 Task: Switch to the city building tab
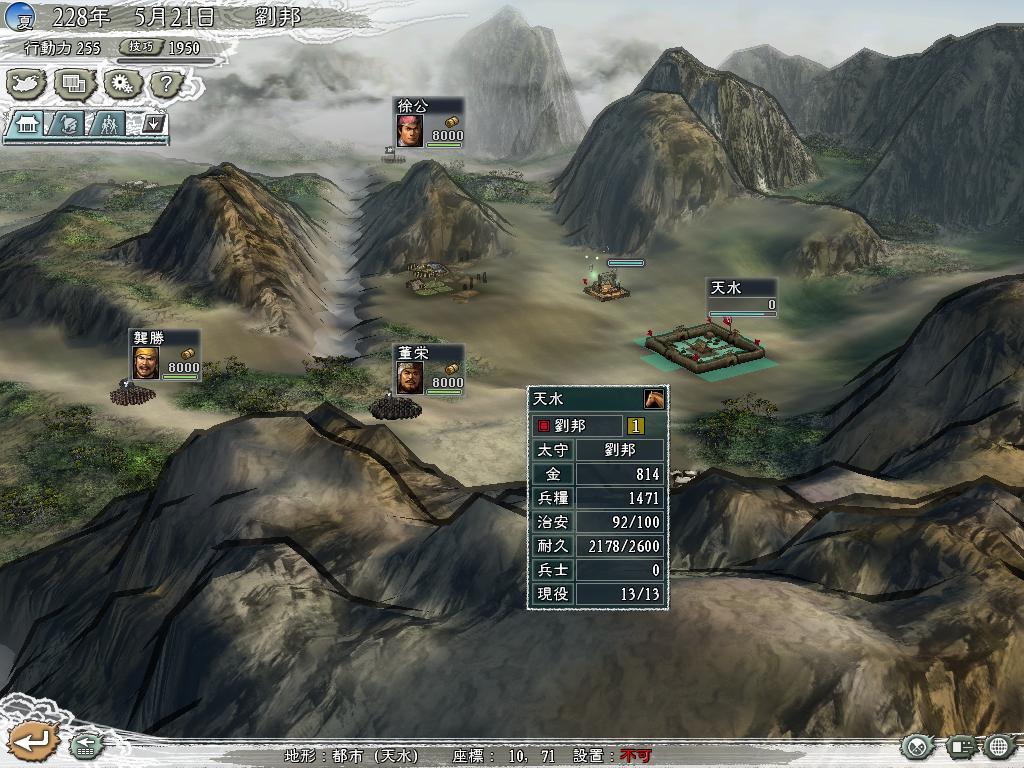click(x=27, y=124)
